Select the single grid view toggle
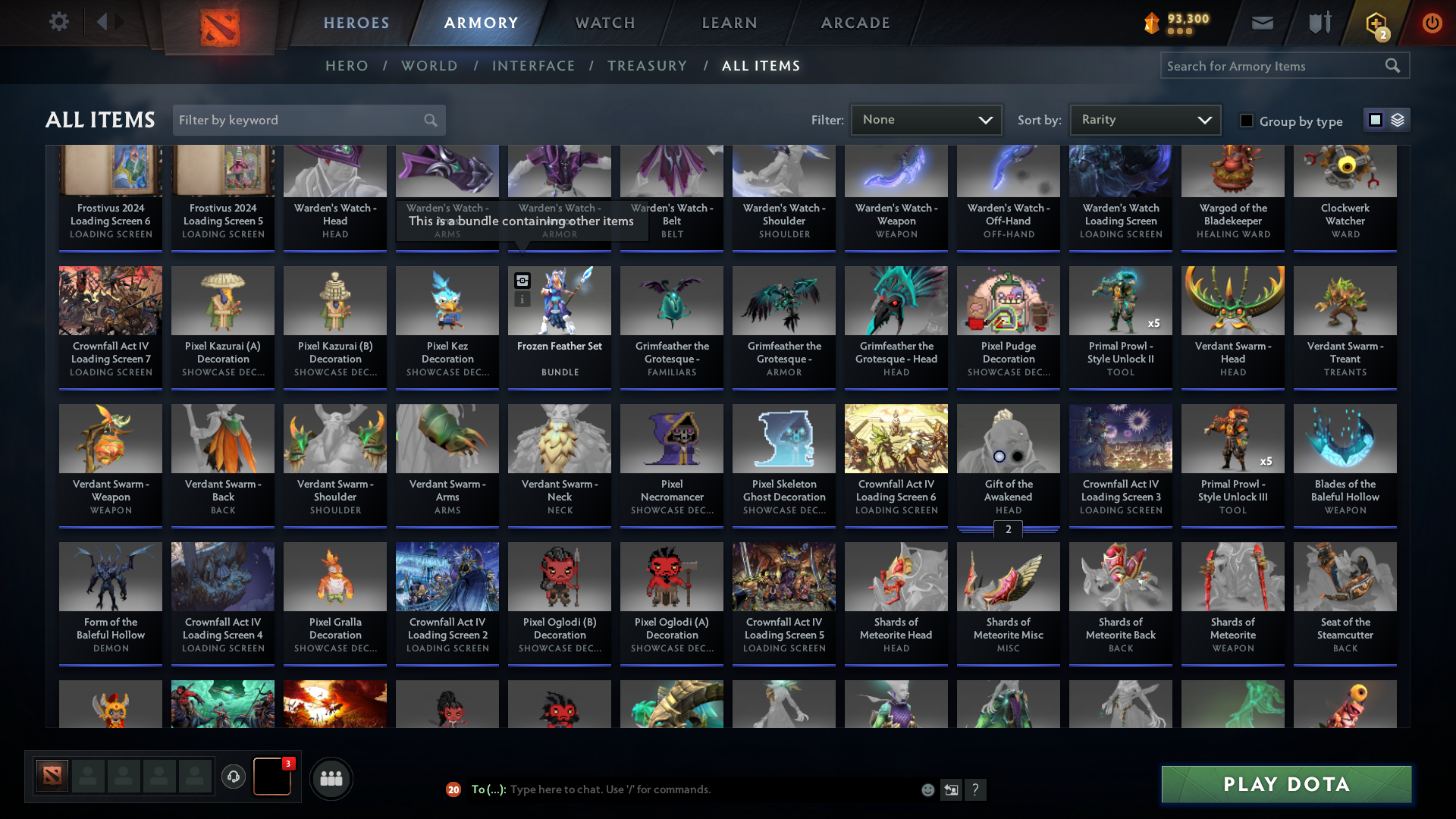The image size is (1456, 819). tap(1376, 120)
